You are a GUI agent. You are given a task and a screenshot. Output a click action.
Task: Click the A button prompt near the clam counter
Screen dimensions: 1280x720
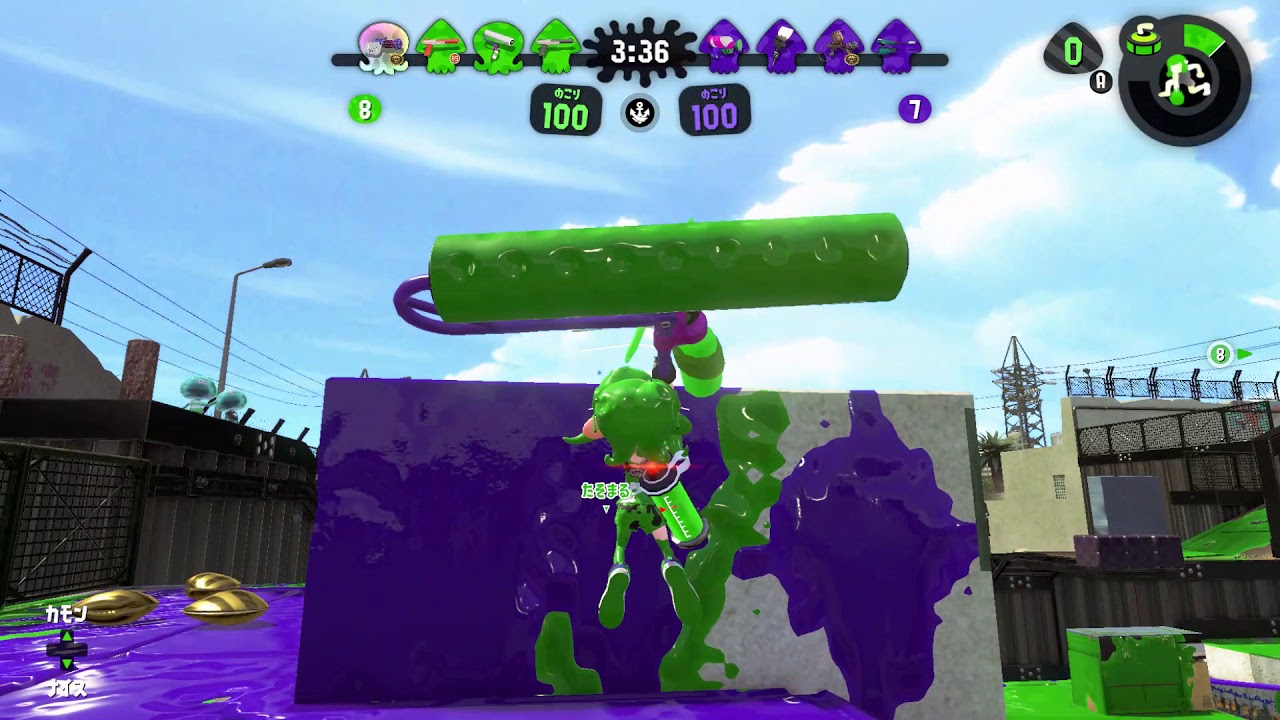point(1100,82)
